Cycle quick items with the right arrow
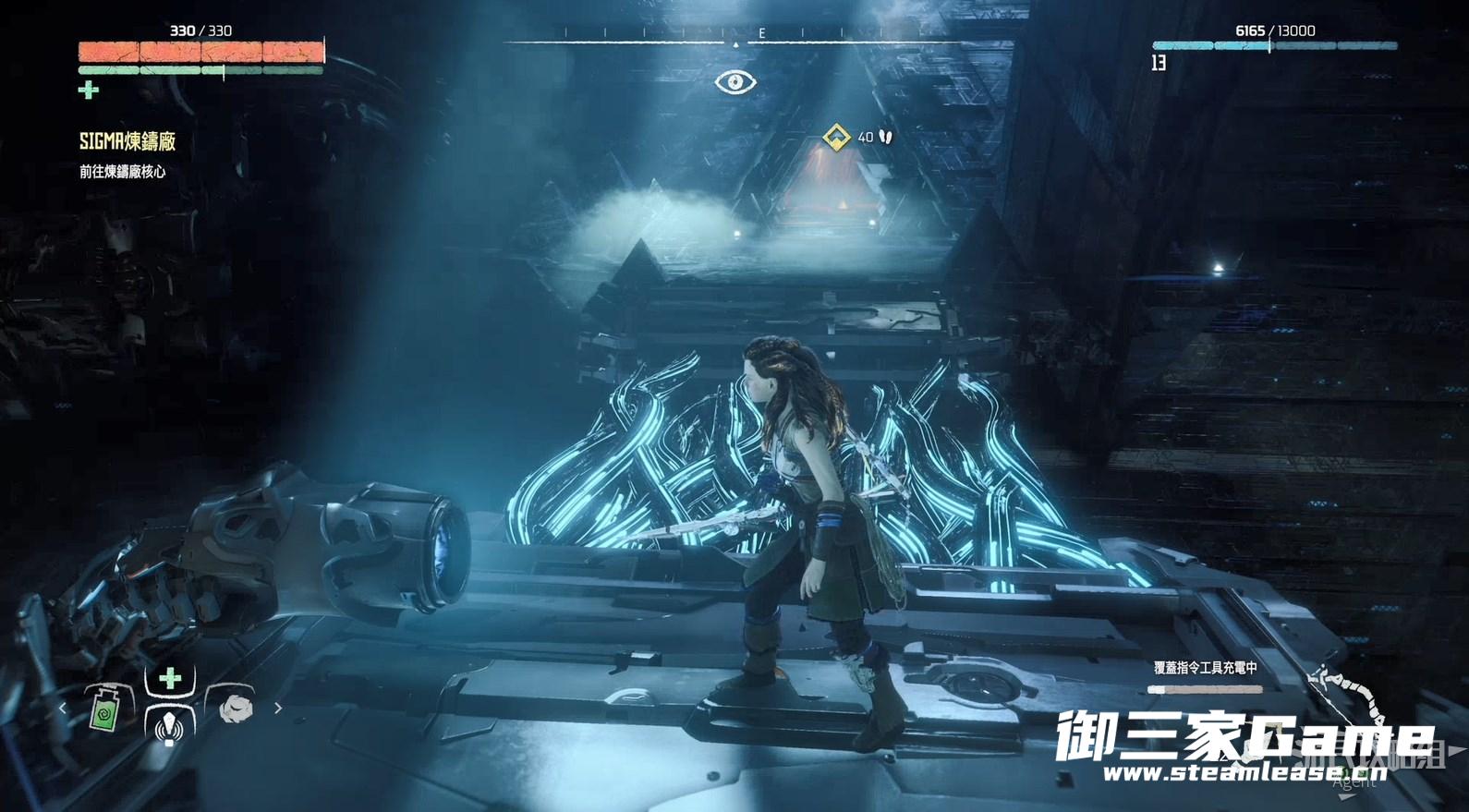This screenshot has width=1469, height=812. click(x=278, y=709)
